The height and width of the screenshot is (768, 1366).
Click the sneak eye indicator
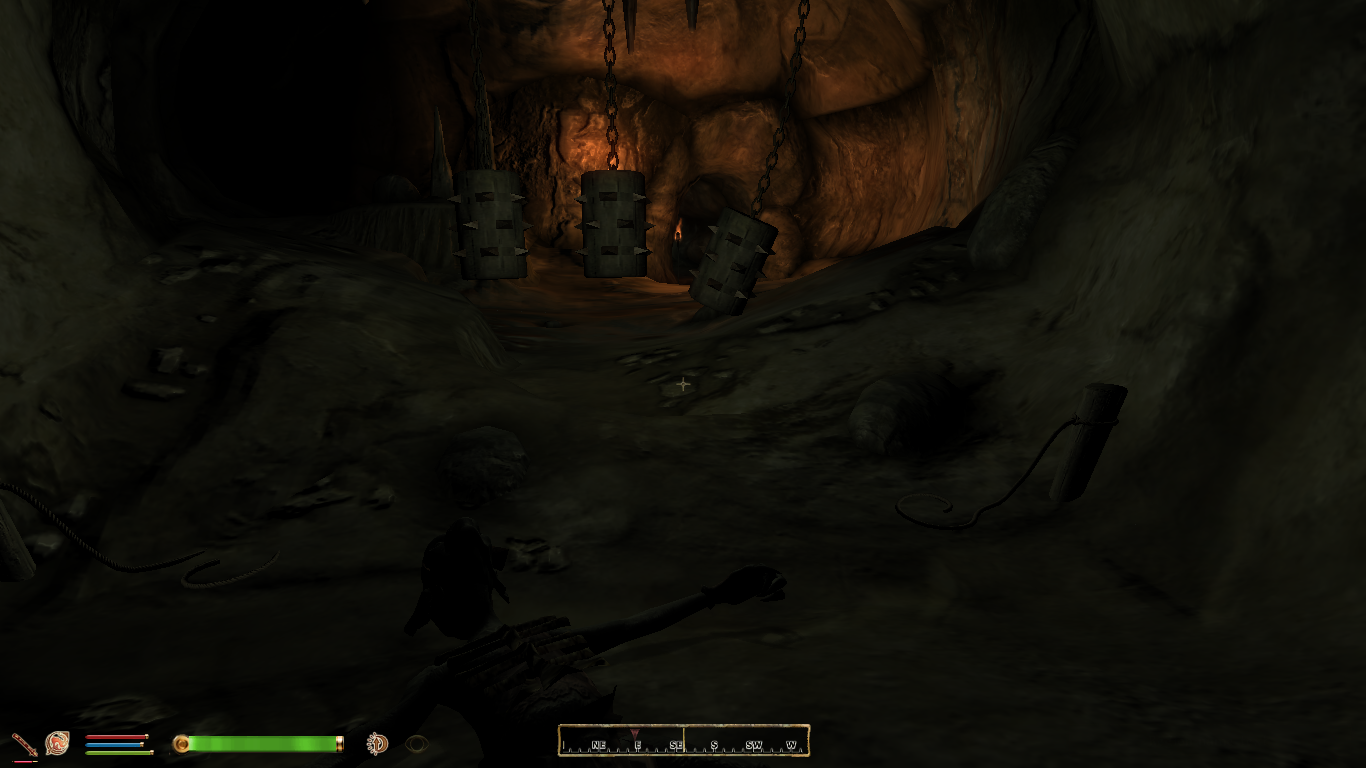tap(417, 743)
